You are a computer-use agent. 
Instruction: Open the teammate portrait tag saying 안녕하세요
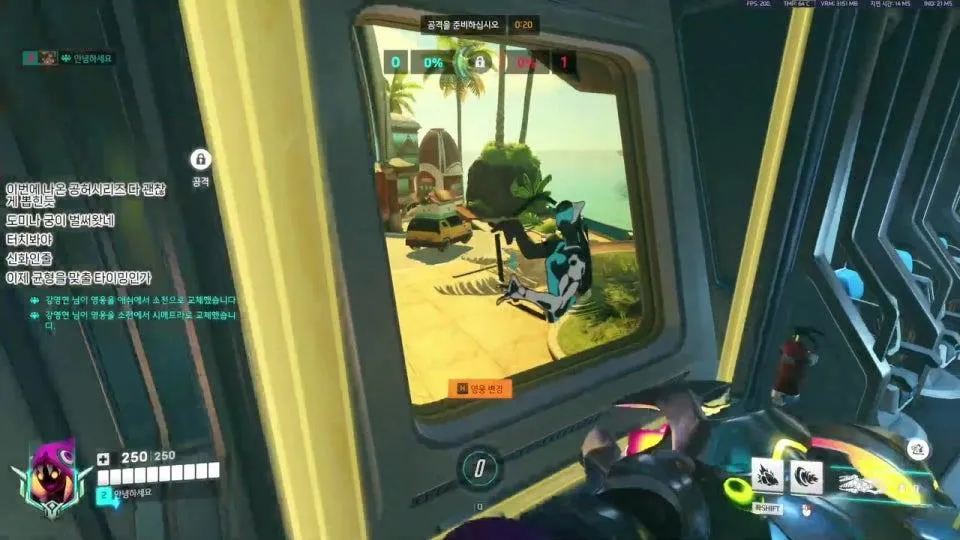click(x=70, y=59)
